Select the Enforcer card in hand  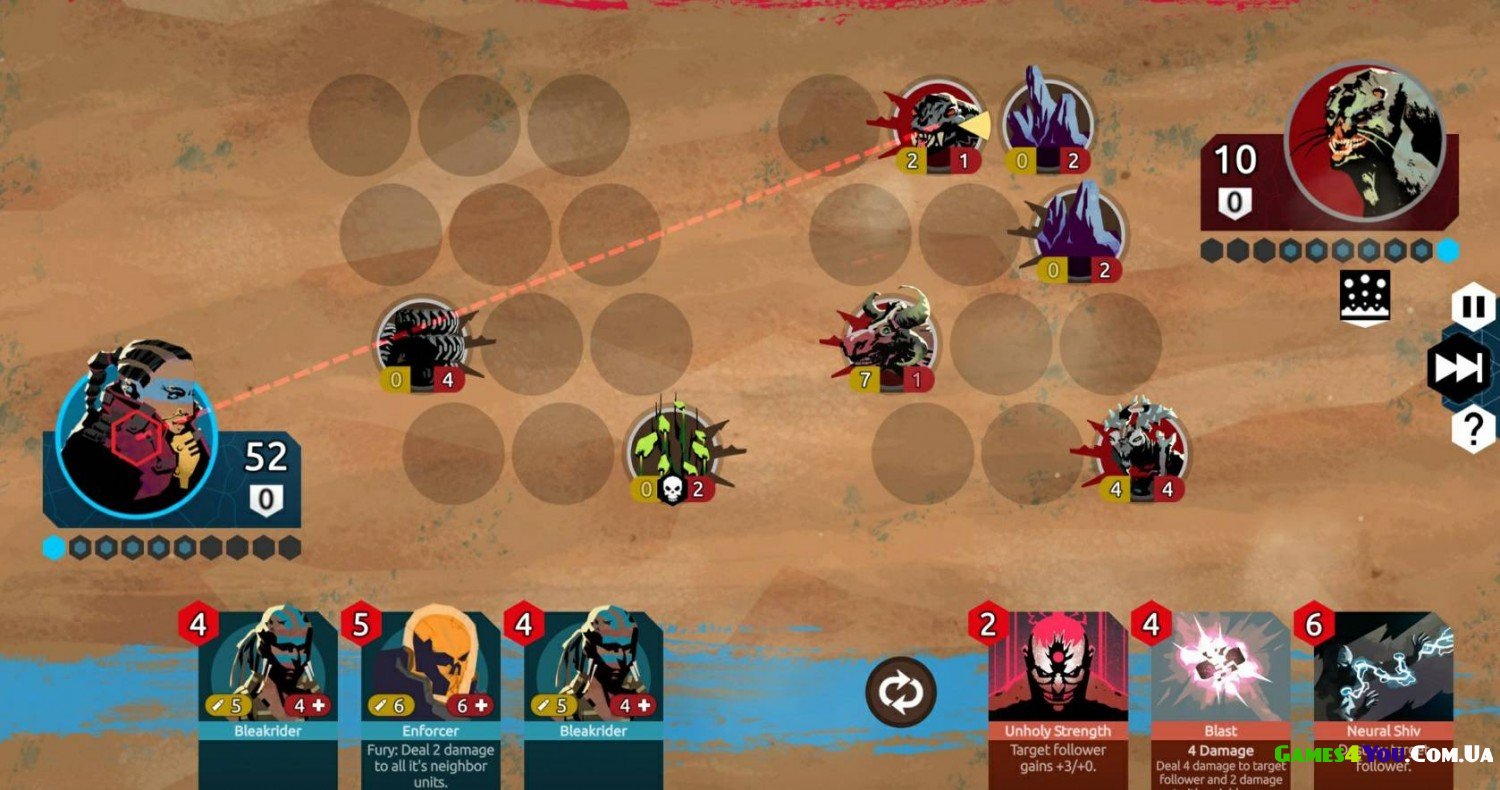[x=431, y=690]
